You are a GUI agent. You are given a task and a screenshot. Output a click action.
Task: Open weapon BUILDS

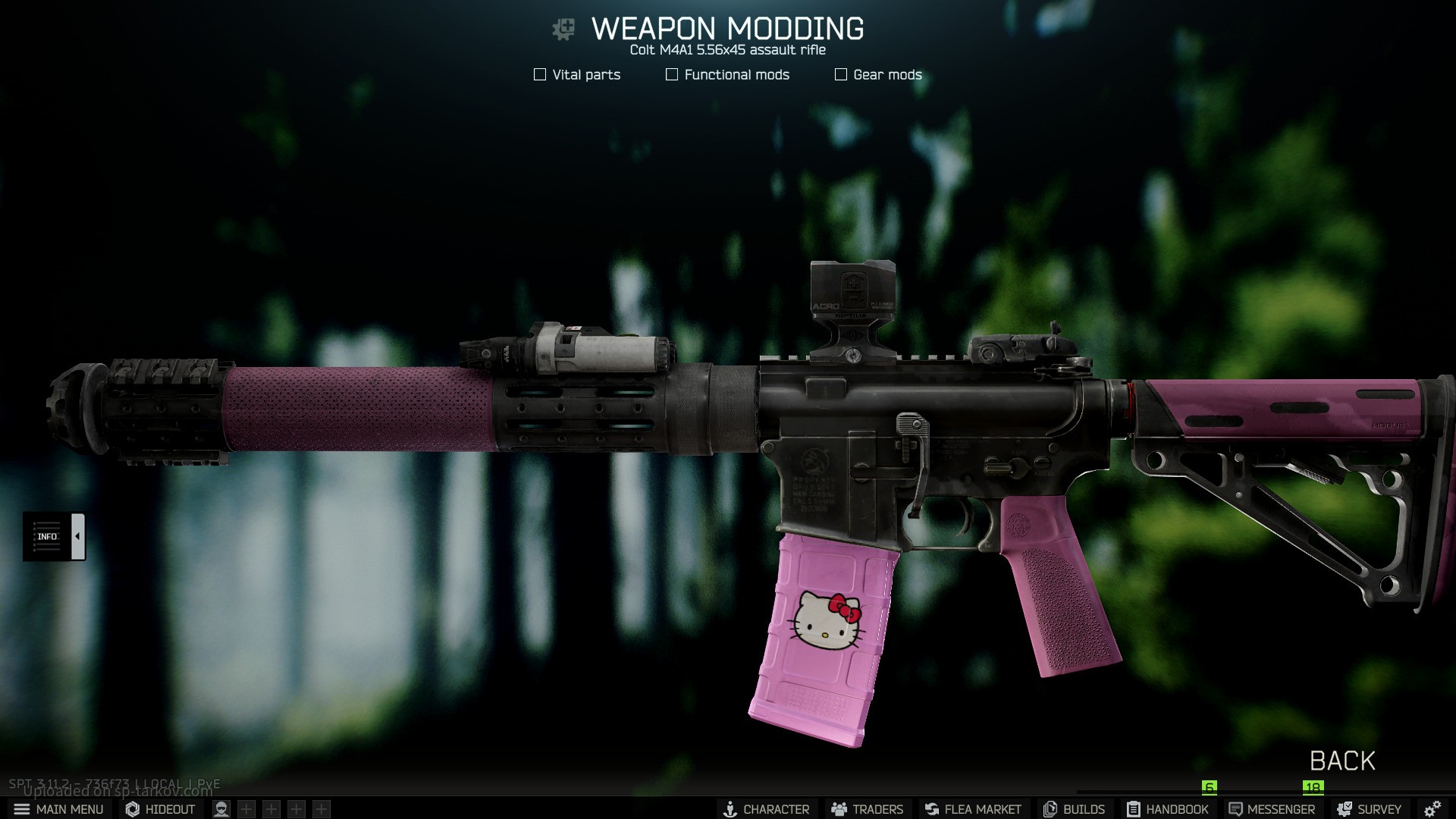(1074, 809)
